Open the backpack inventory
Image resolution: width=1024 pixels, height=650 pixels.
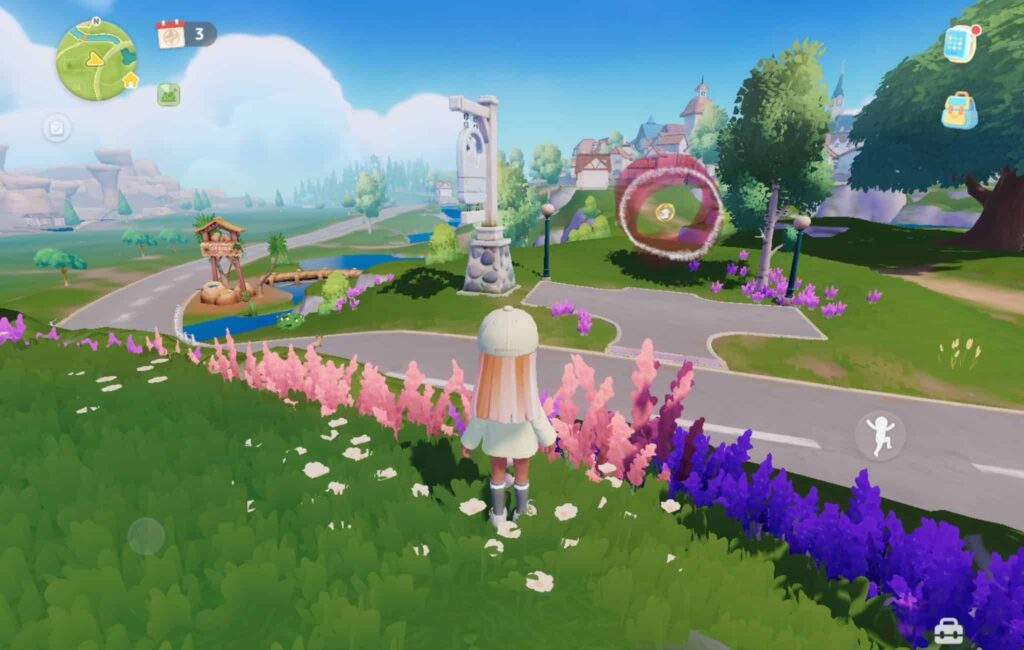click(x=959, y=110)
